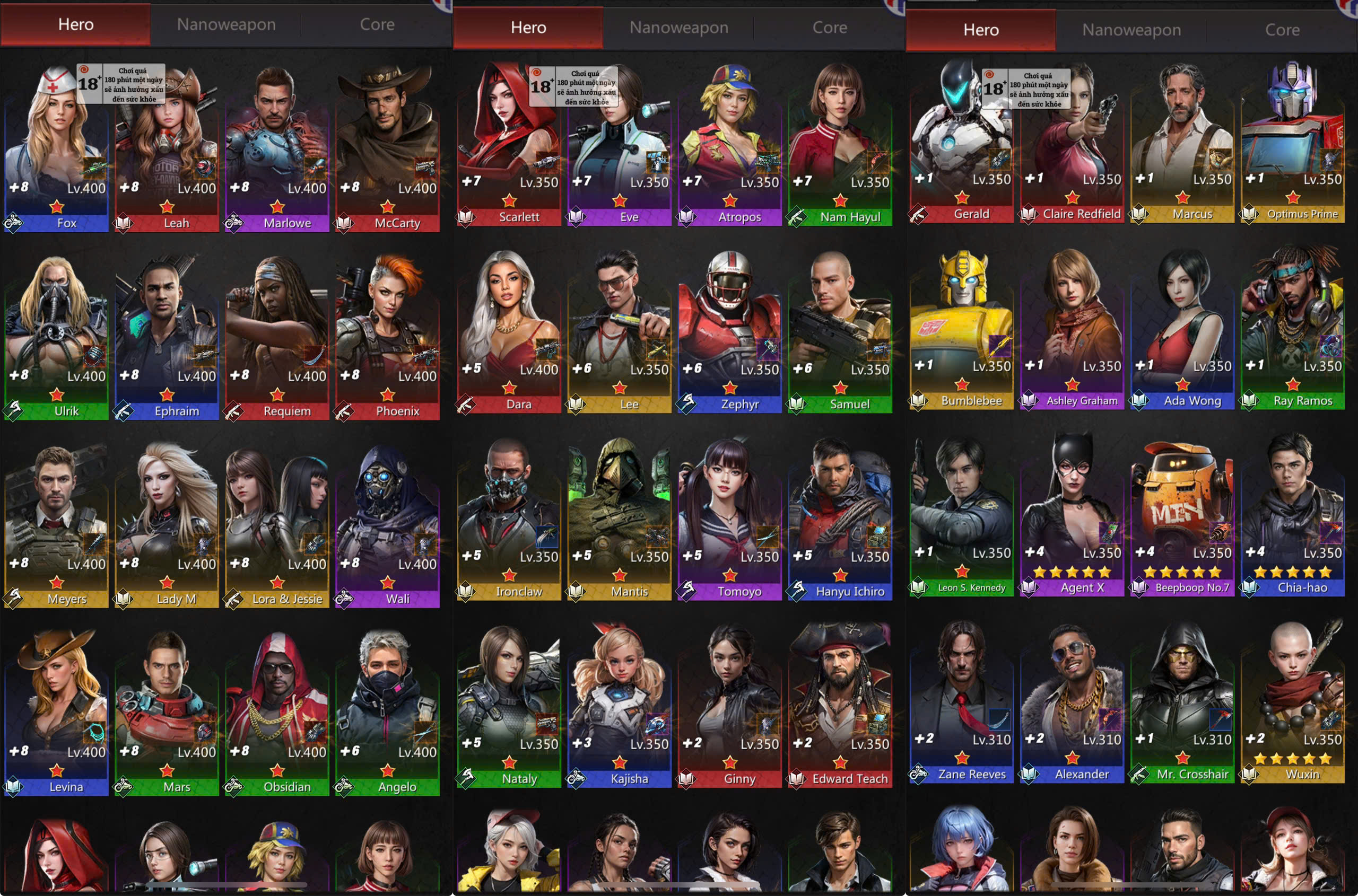Open the Core tab
The height and width of the screenshot is (896, 1358).
point(377,24)
